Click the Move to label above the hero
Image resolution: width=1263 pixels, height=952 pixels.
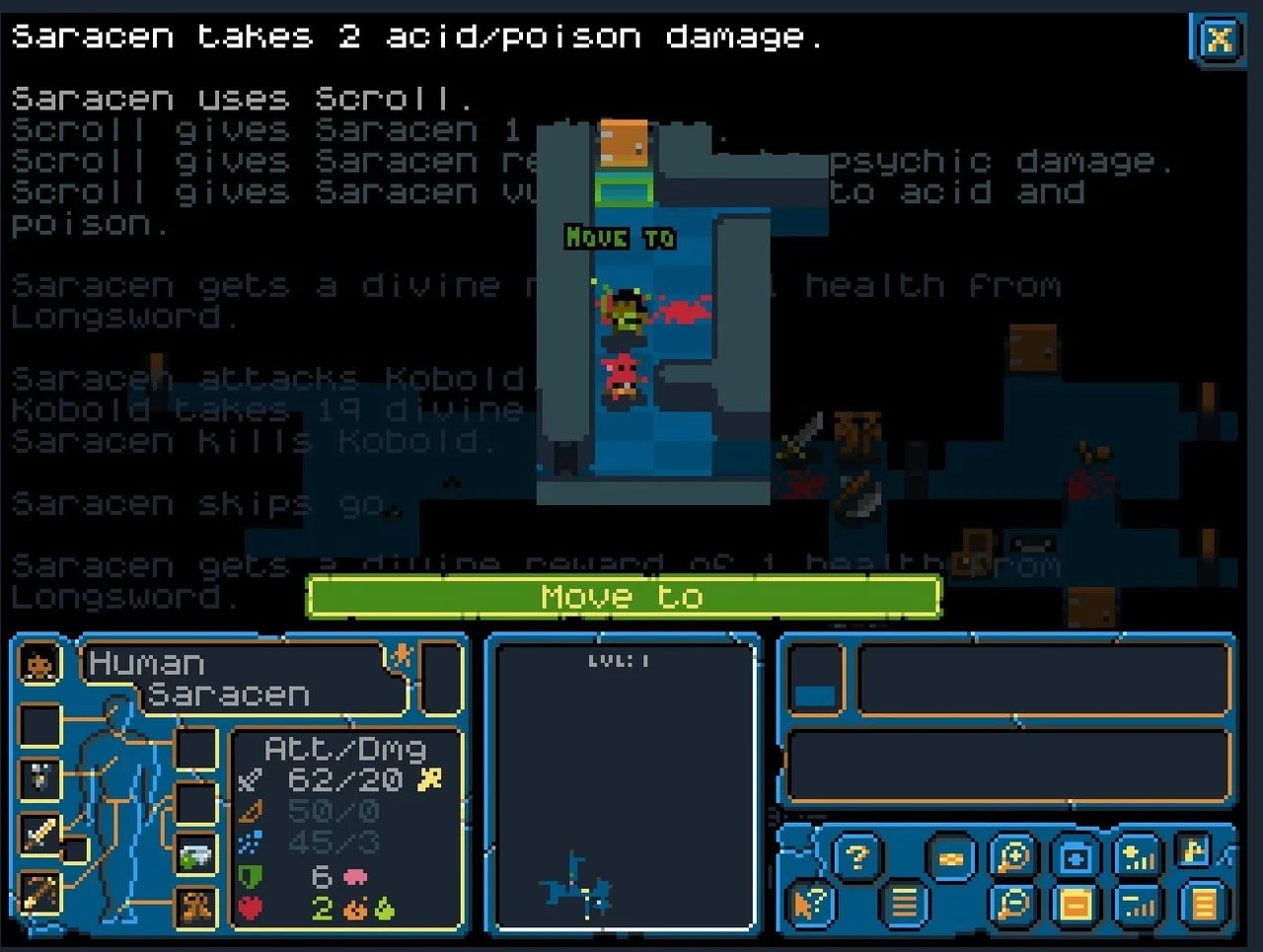coord(620,238)
